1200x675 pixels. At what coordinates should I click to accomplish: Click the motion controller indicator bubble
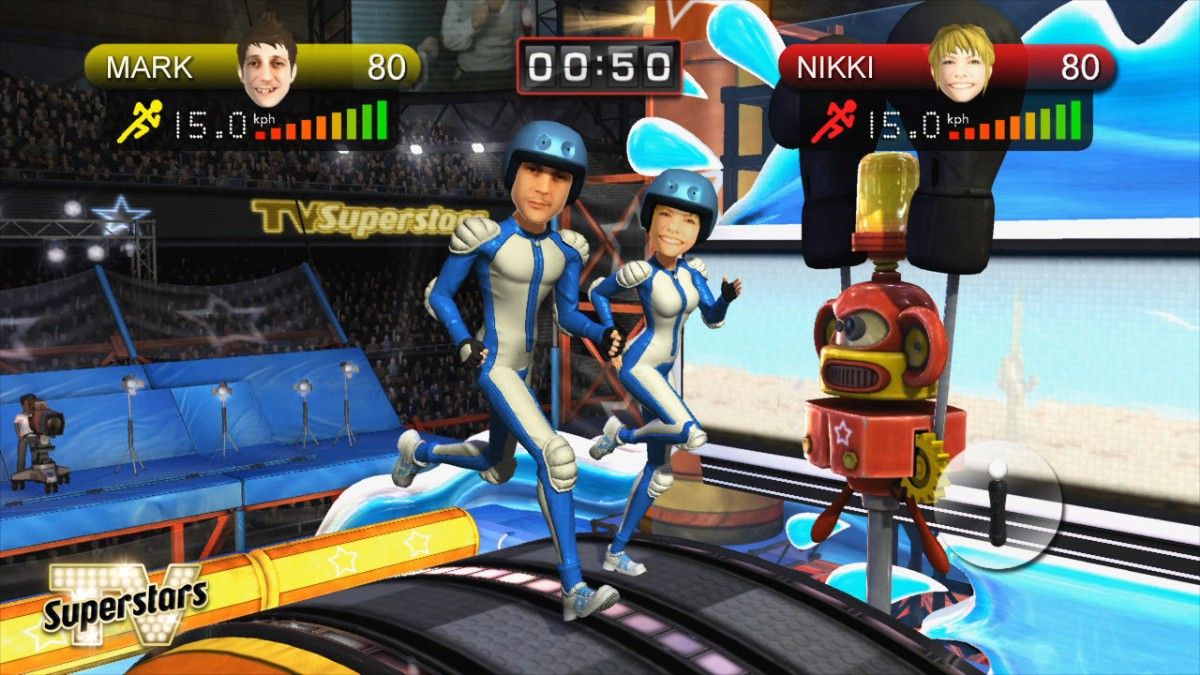point(1002,505)
